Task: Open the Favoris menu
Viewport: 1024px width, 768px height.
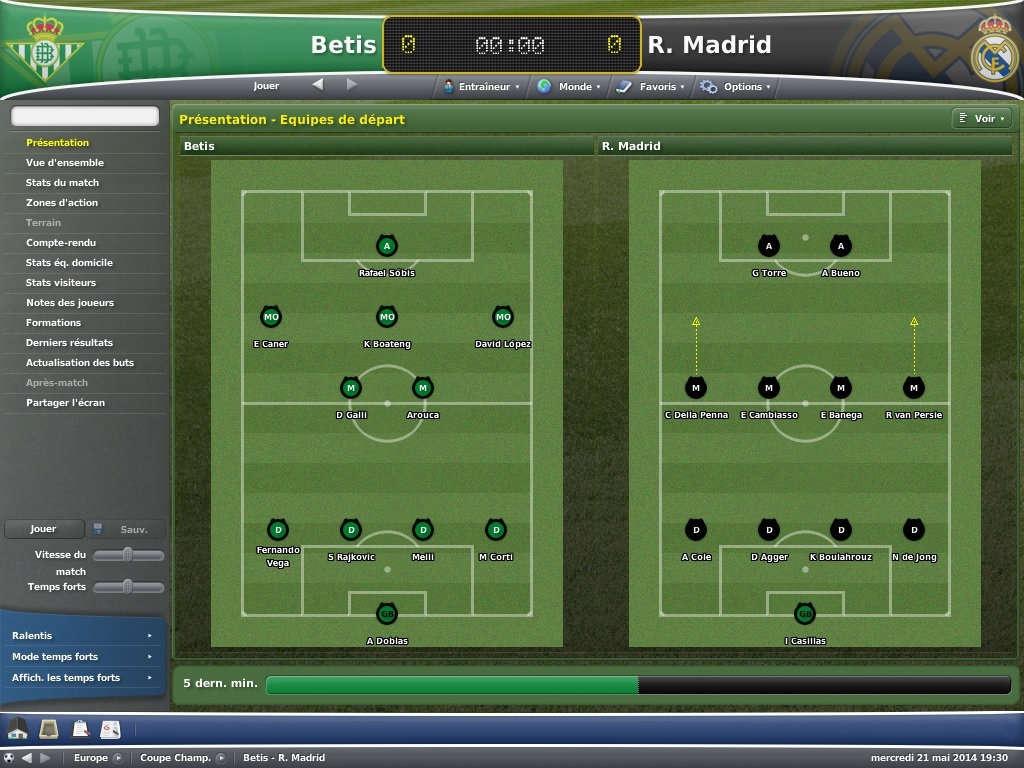Action: (651, 87)
